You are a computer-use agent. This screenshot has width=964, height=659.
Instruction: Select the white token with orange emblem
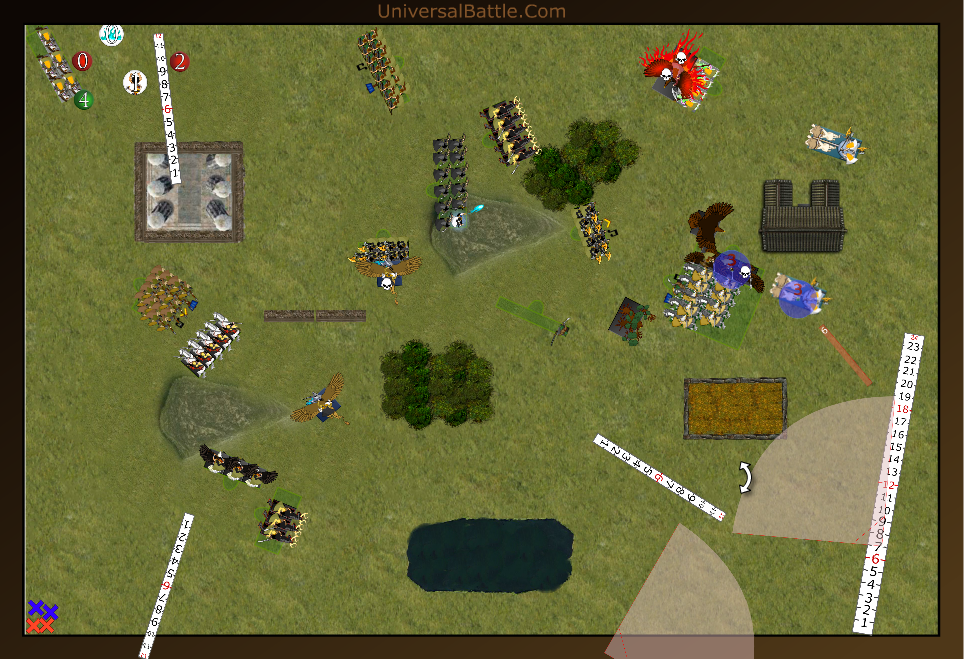coord(135,82)
